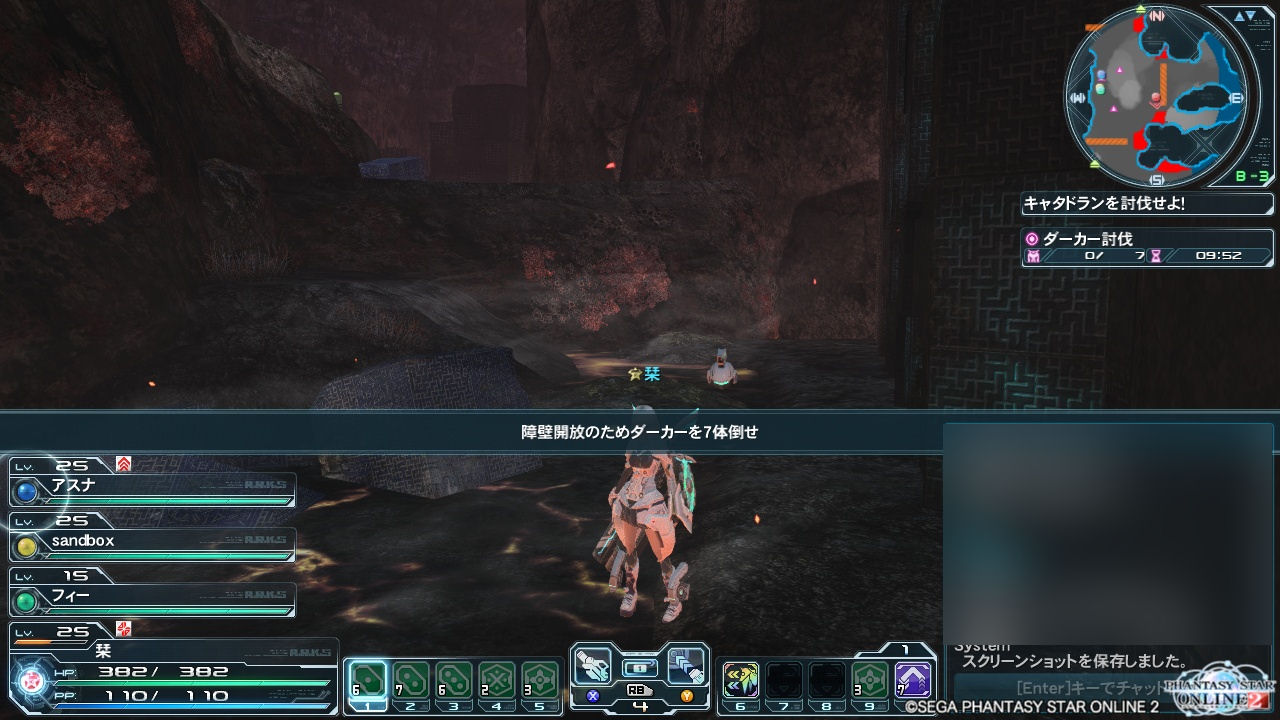Select the left weapon action icon
The image size is (1280, 720).
coord(594,665)
